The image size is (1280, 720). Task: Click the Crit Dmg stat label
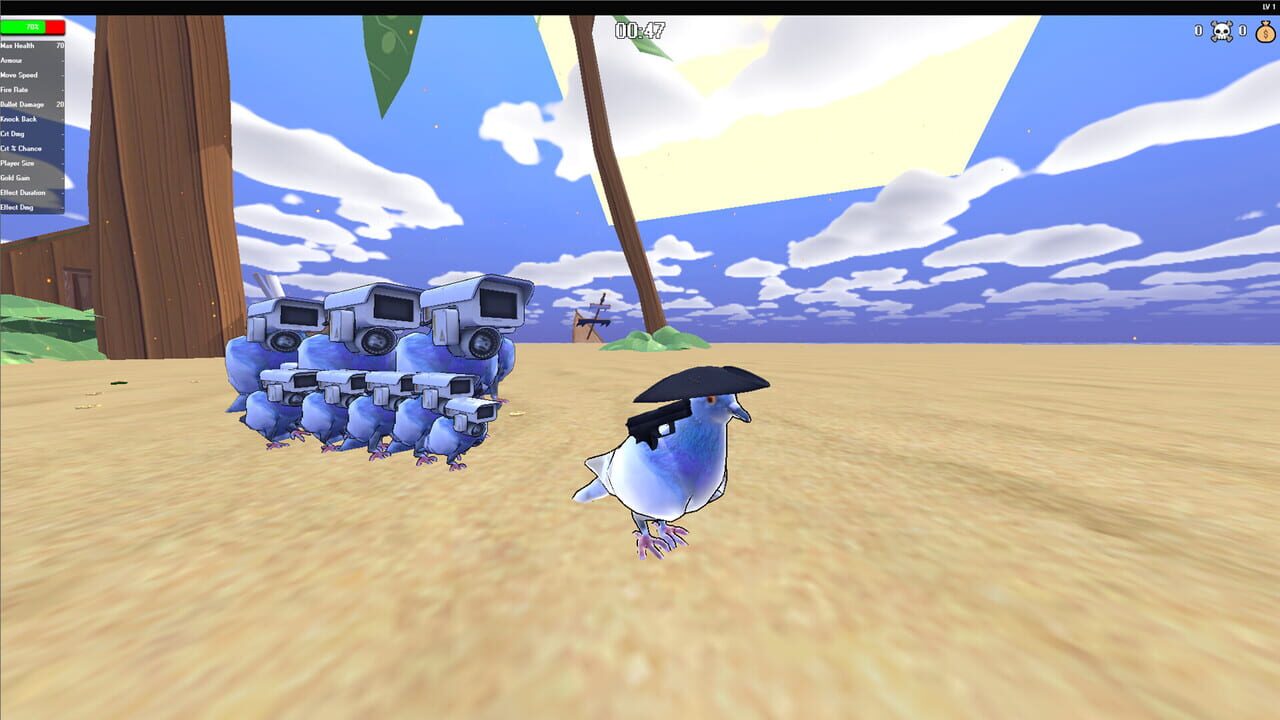(20, 133)
